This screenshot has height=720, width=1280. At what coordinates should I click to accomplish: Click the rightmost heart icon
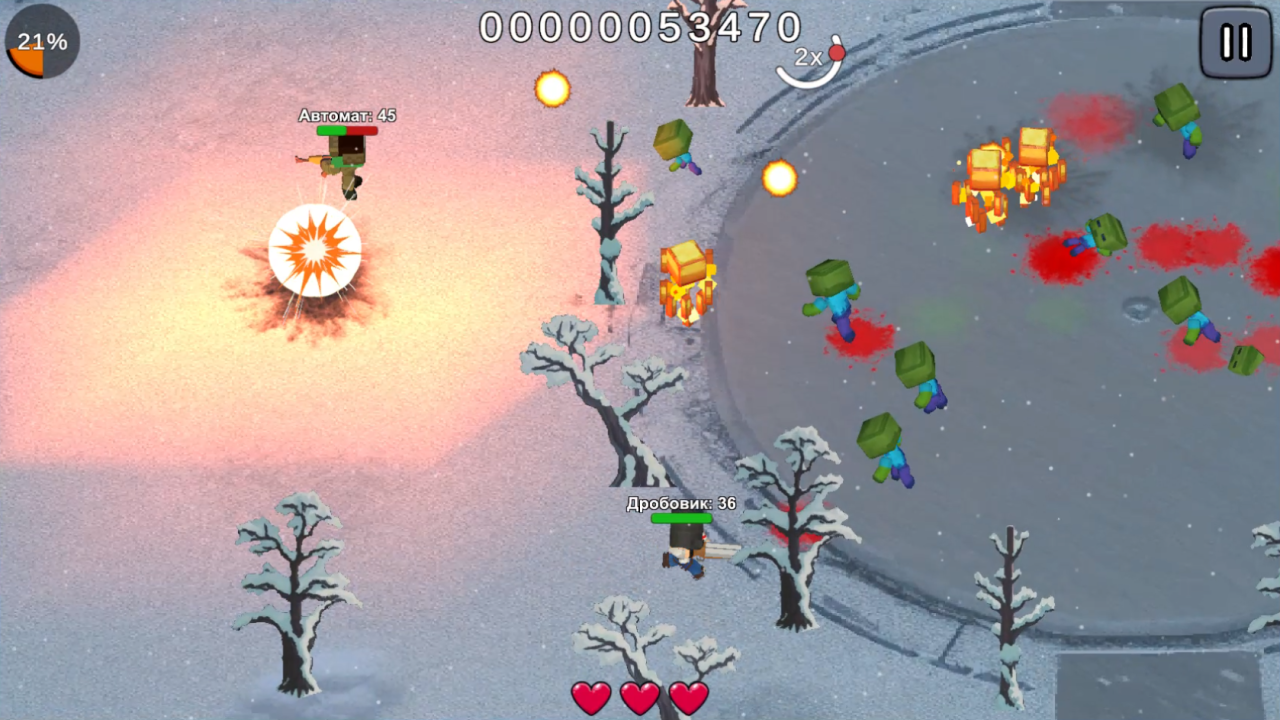pos(688,698)
